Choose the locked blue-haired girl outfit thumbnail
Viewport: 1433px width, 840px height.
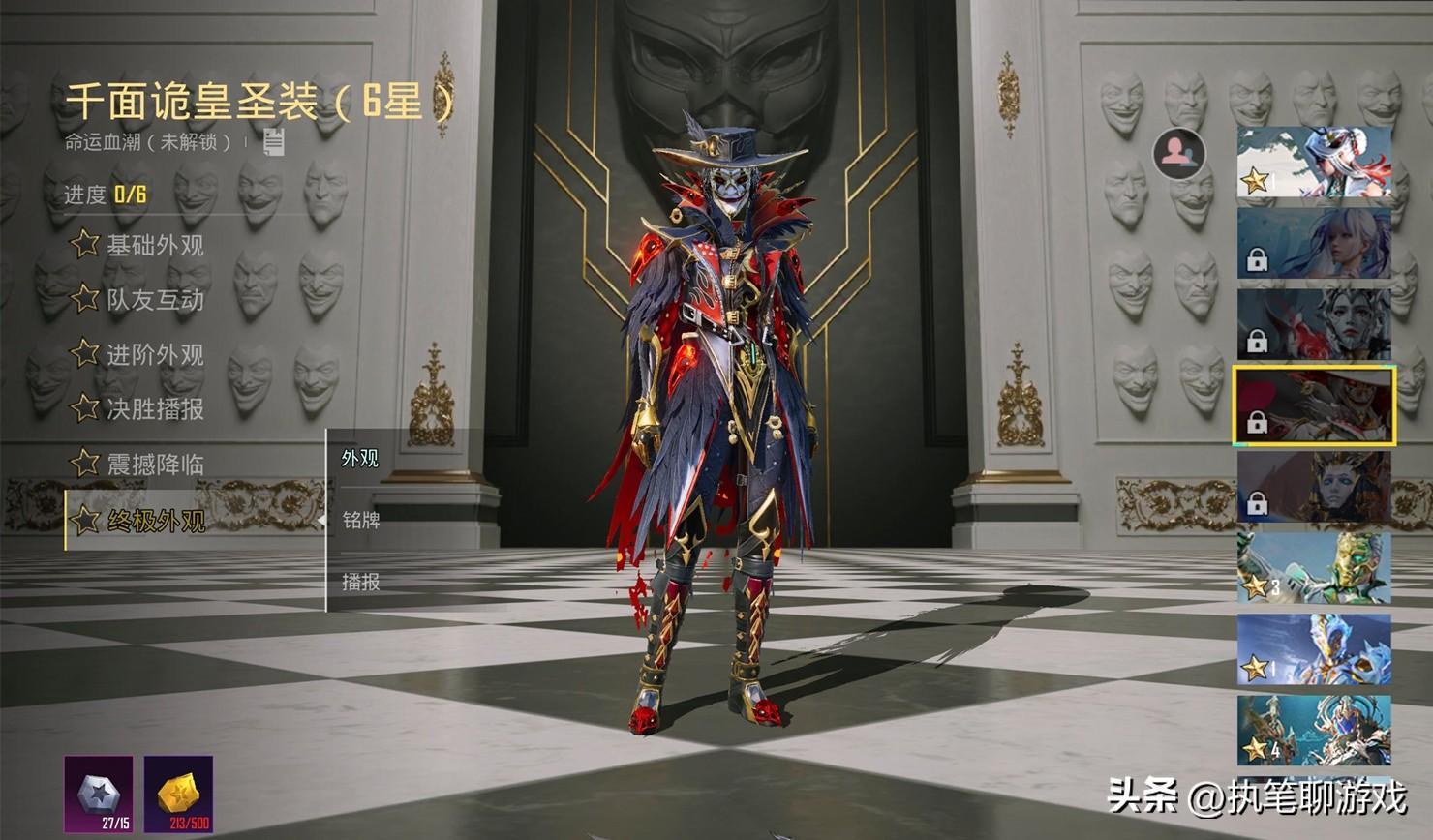click(x=1314, y=243)
